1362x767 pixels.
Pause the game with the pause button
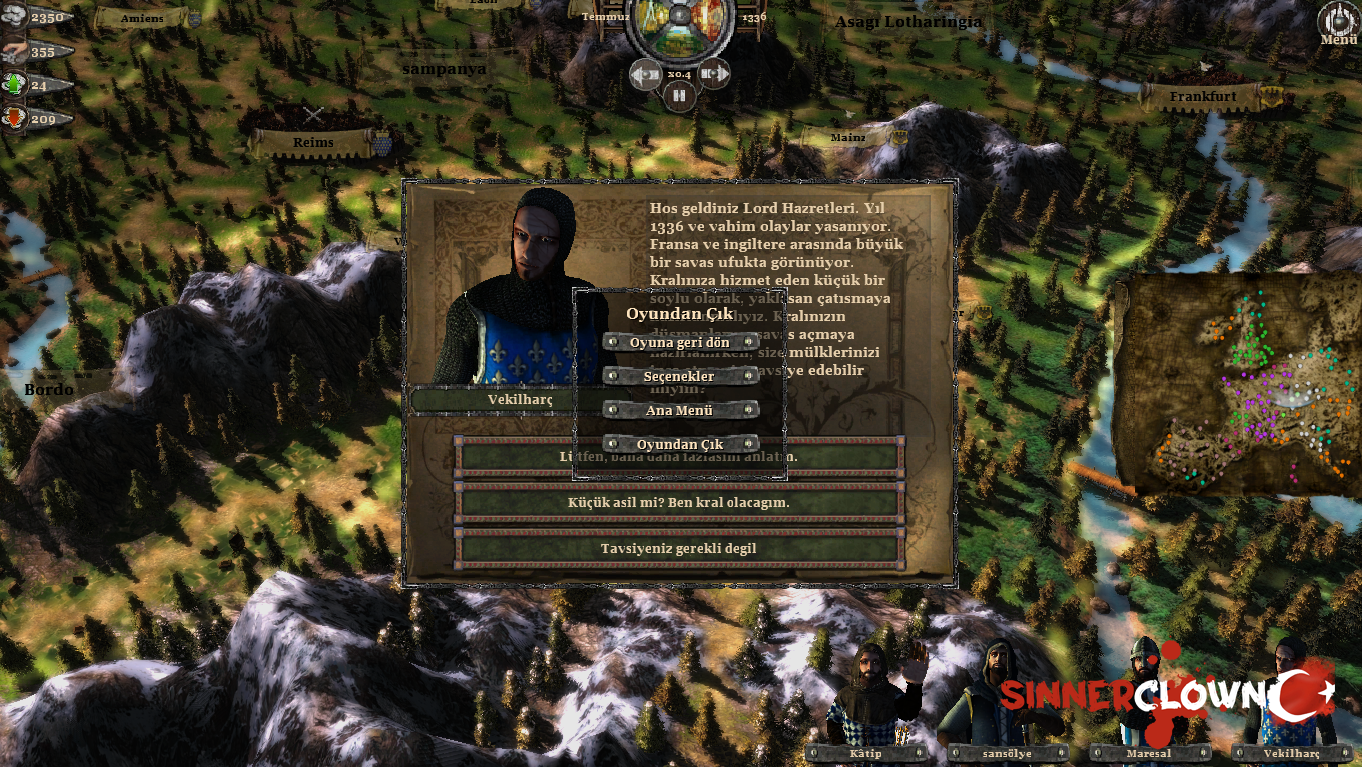tap(679, 96)
